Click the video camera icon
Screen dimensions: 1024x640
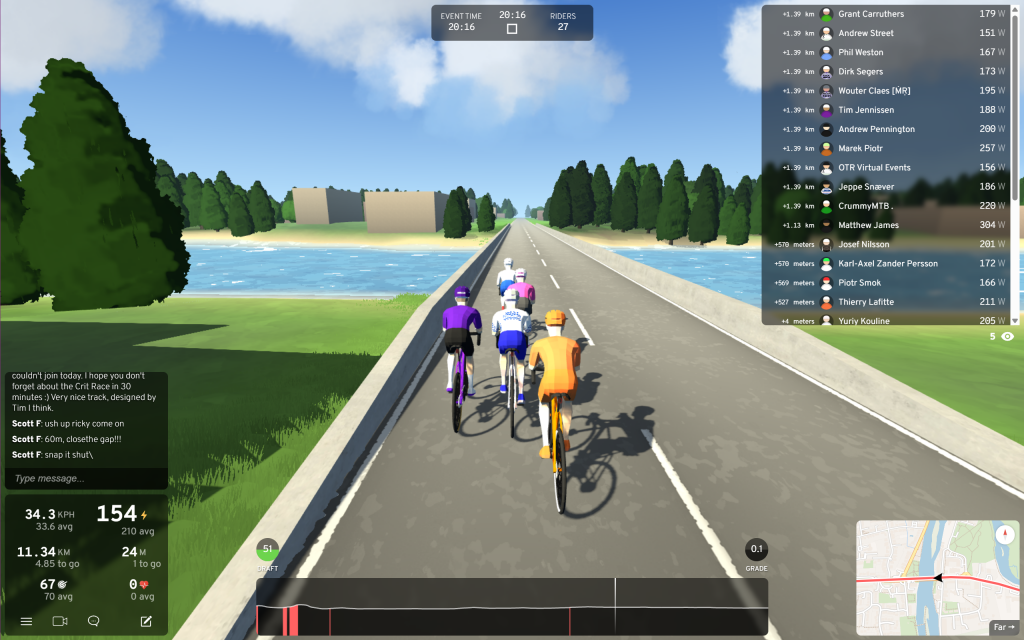(60, 621)
